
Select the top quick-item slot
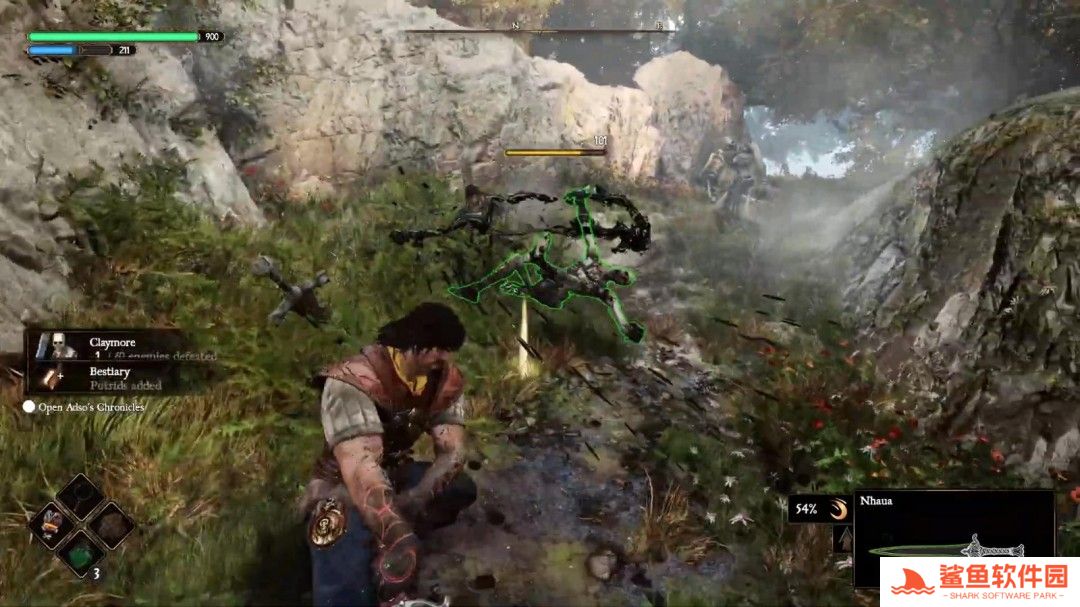80,495
